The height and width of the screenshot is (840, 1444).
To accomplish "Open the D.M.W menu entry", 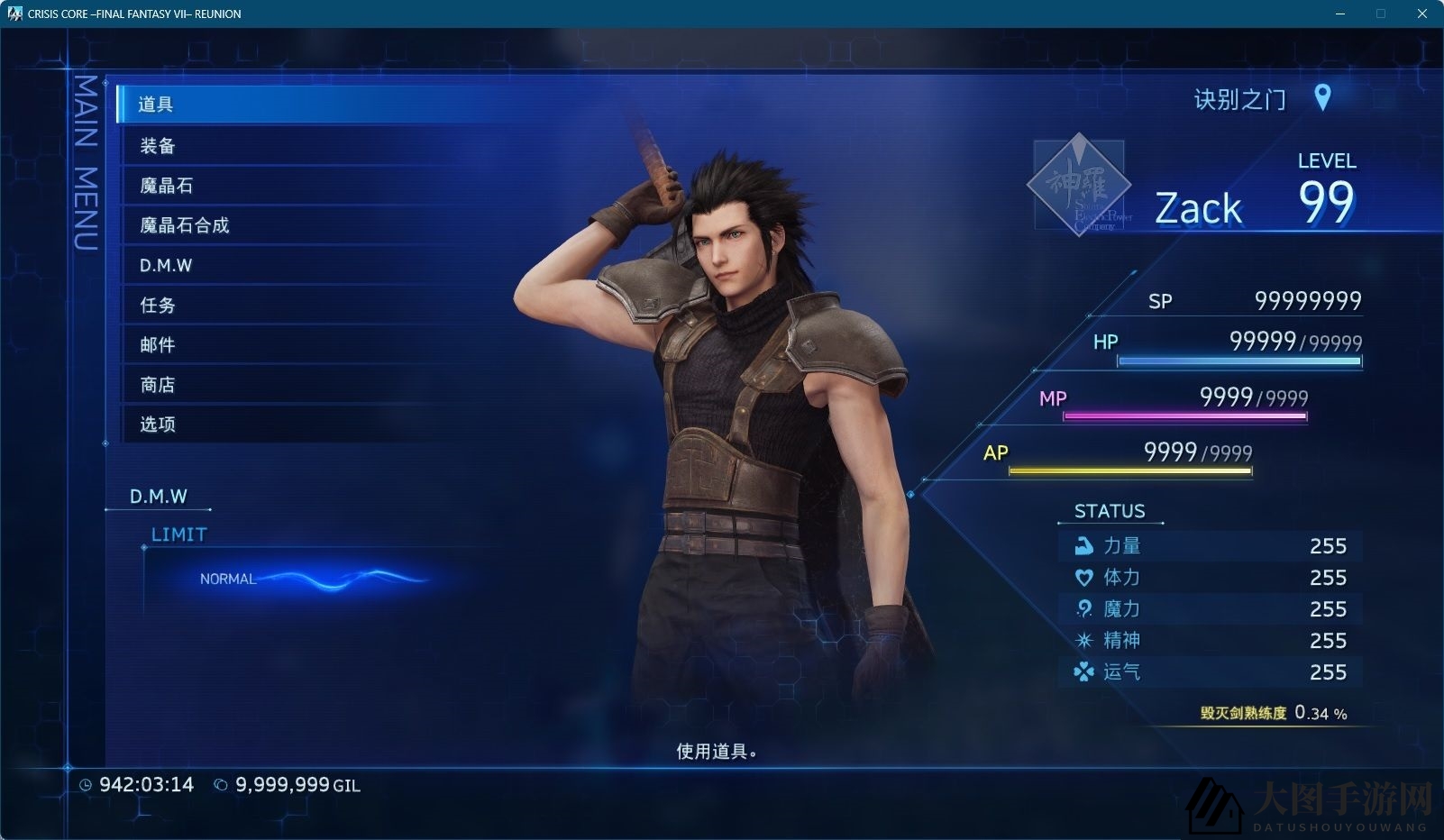I will pos(166,266).
